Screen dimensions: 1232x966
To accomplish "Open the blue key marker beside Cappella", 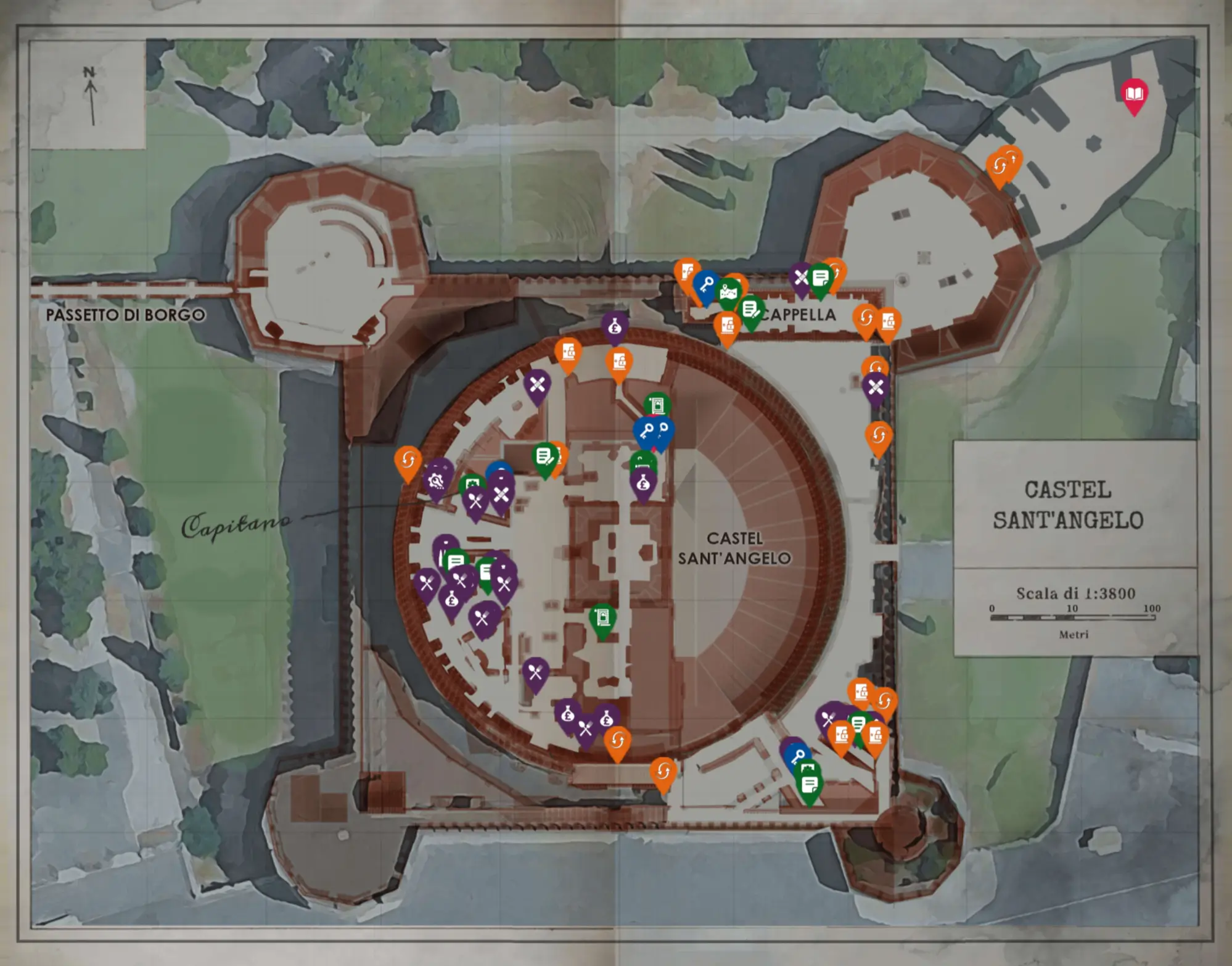I will pyautogui.click(x=707, y=285).
